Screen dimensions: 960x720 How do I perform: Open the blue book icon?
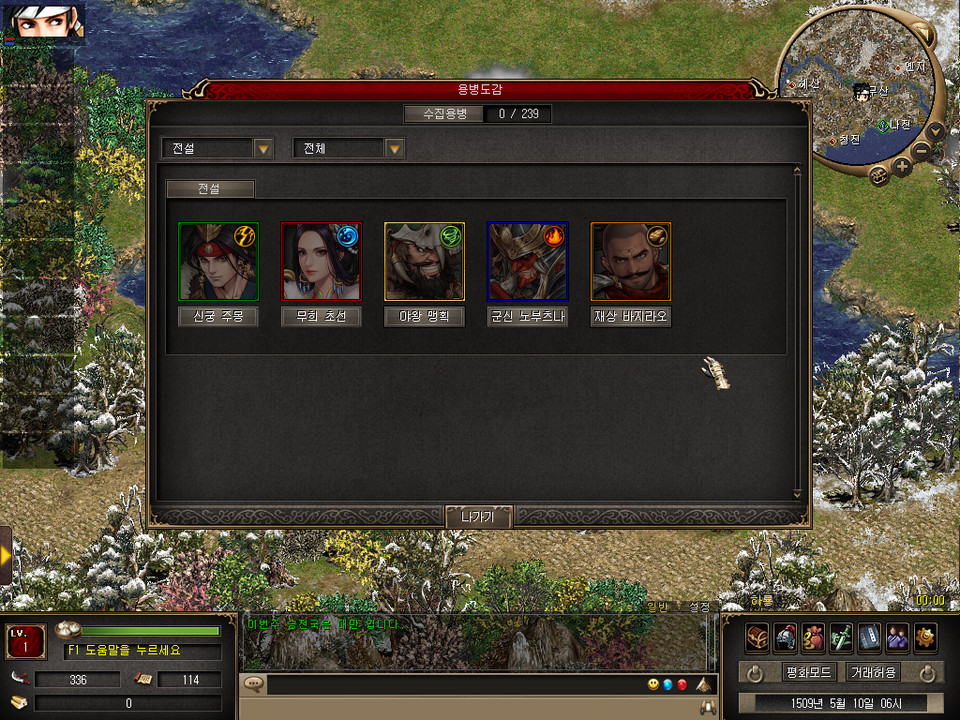[869, 636]
